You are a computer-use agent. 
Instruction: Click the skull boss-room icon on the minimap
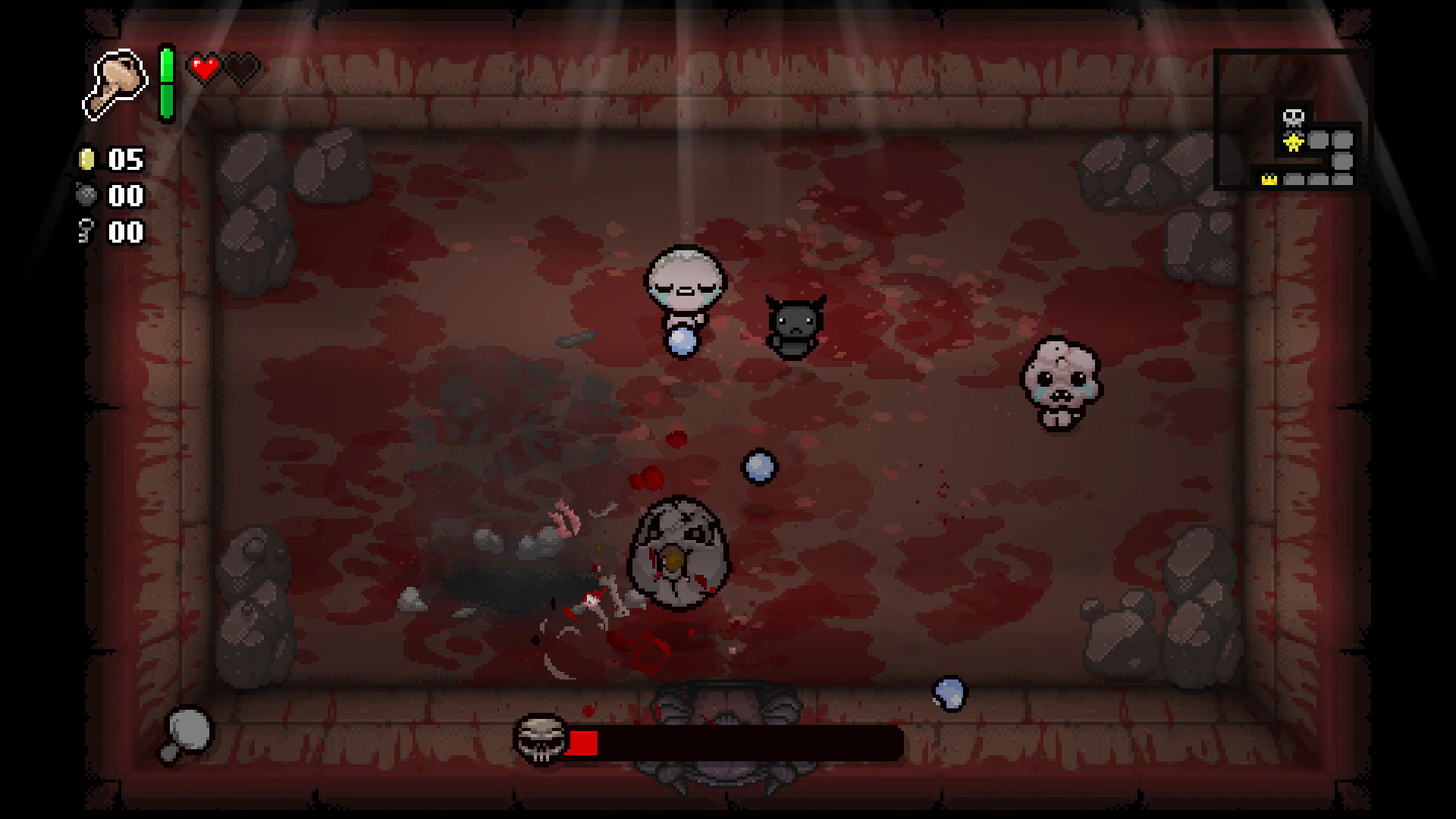(1293, 118)
